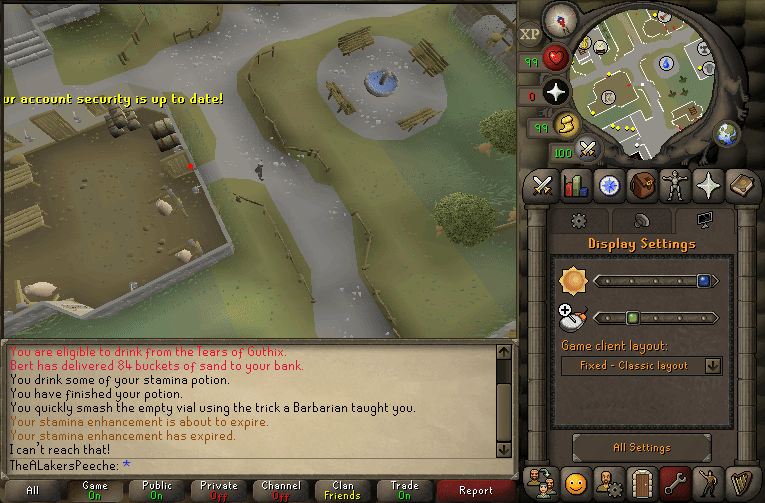Open the Logout door tab
The width and height of the screenshot is (765, 503).
(642, 482)
